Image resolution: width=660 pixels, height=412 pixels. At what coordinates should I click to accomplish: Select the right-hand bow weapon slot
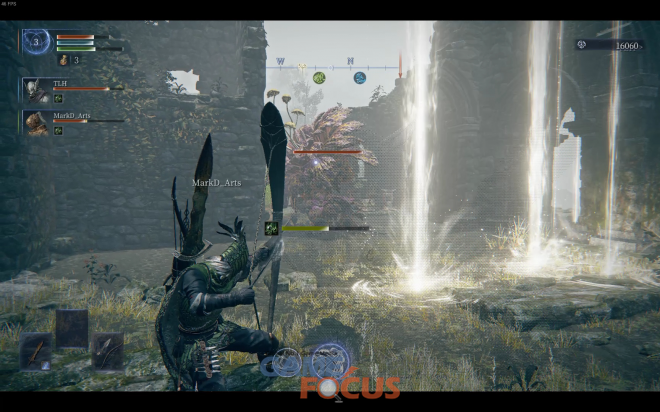pos(107,351)
